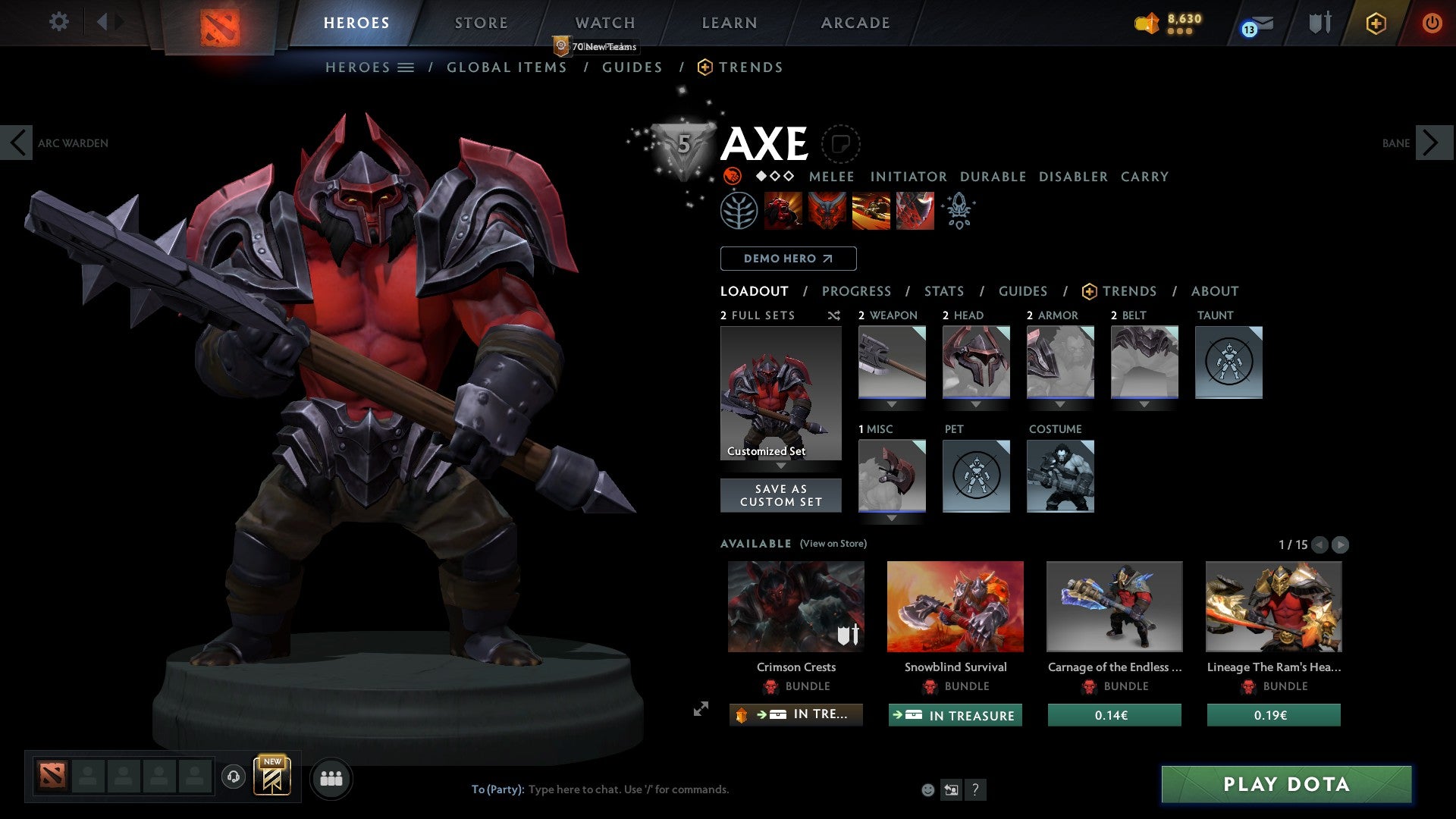This screenshot has width=1456, height=819.
Task: Expand the Weapon slot dropdown arrow
Action: tap(892, 404)
